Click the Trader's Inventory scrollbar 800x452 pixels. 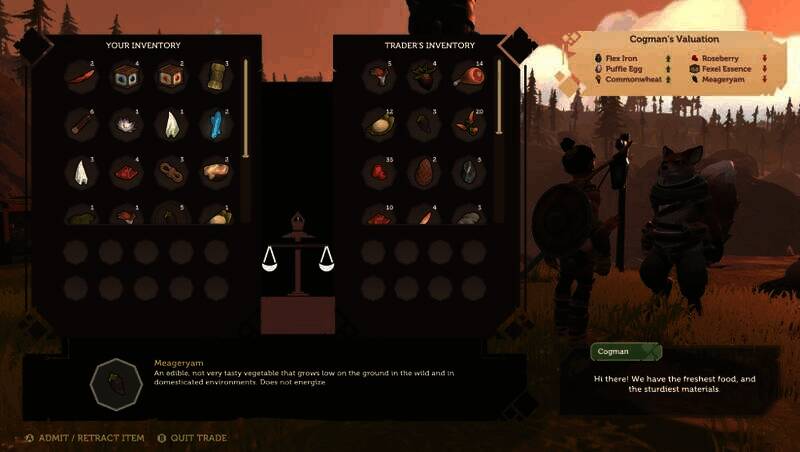(500, 100)
